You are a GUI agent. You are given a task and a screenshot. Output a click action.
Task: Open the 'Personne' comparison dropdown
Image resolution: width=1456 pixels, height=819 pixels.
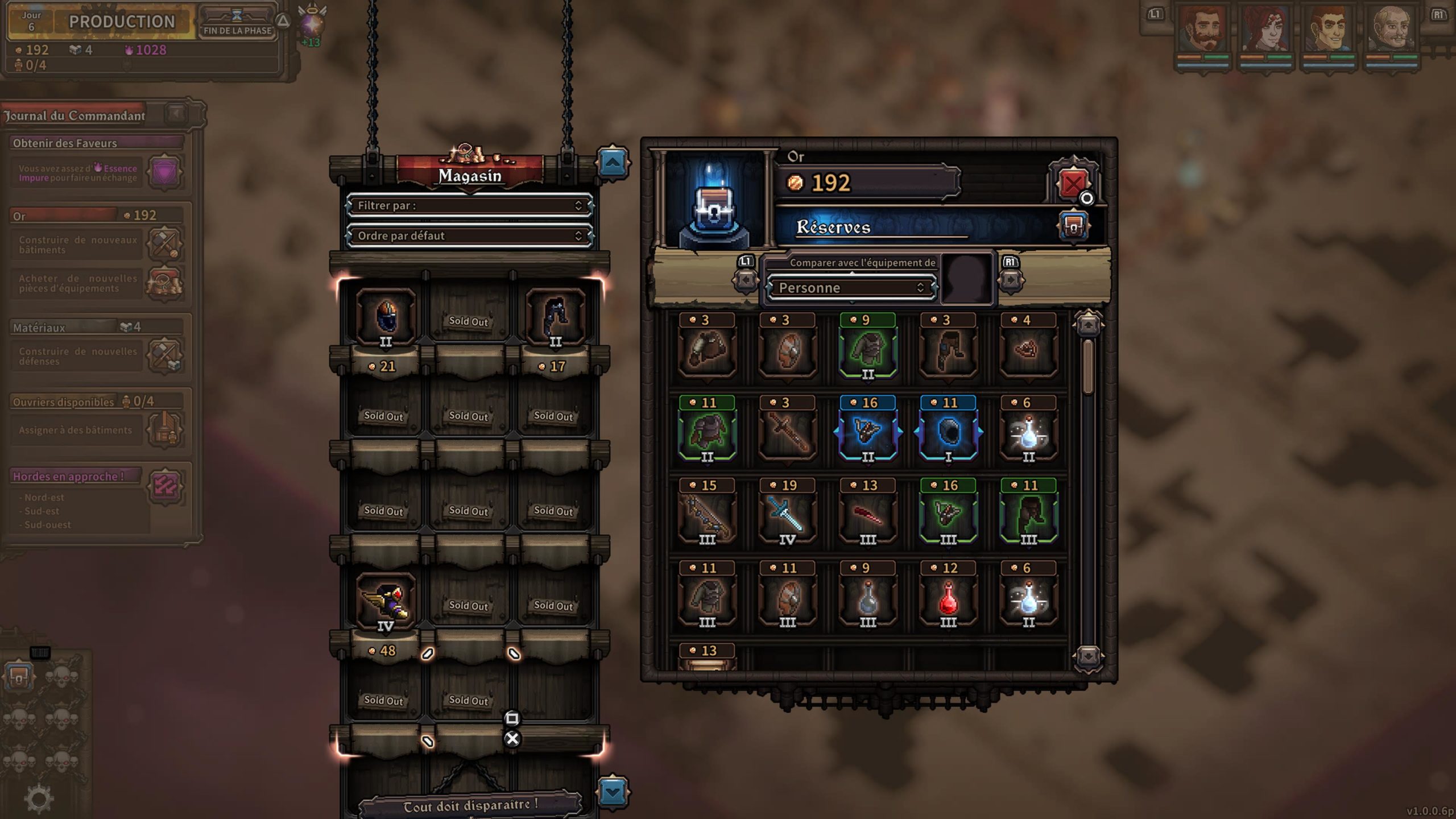click(851, 288)
